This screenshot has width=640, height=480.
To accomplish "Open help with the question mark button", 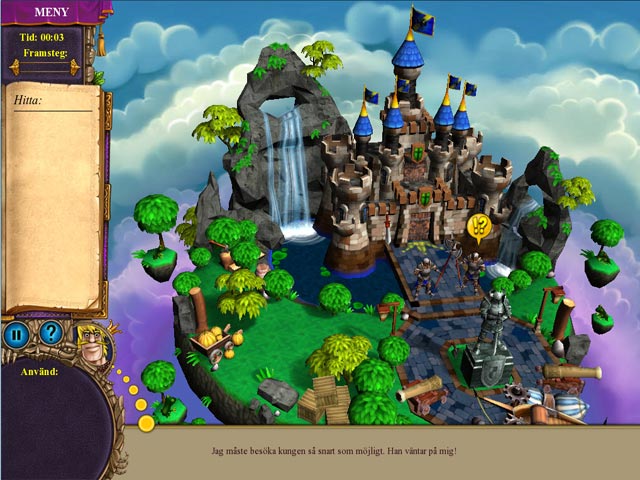I will tap(50, 333).
